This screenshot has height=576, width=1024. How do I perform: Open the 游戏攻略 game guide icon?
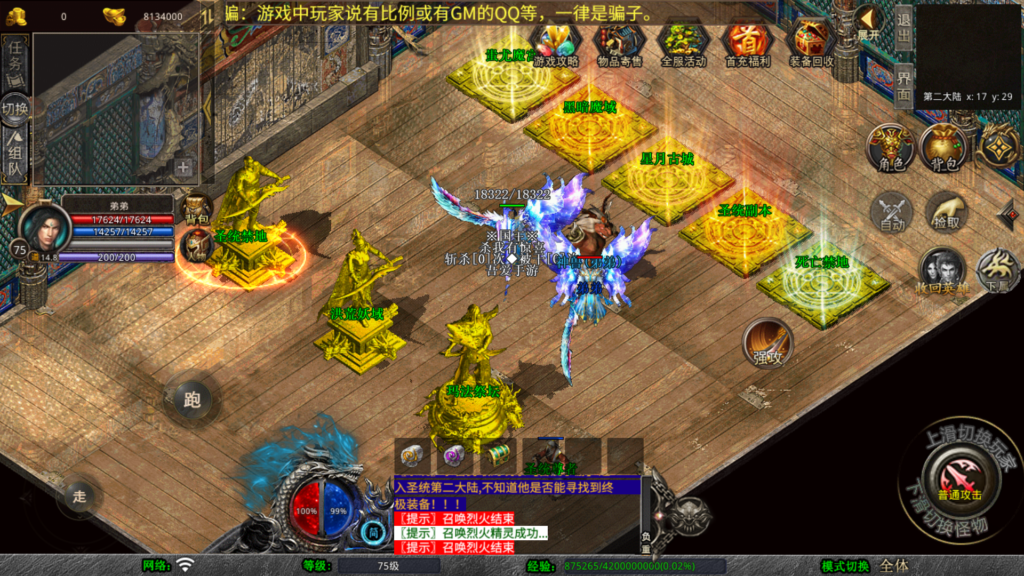557,43
